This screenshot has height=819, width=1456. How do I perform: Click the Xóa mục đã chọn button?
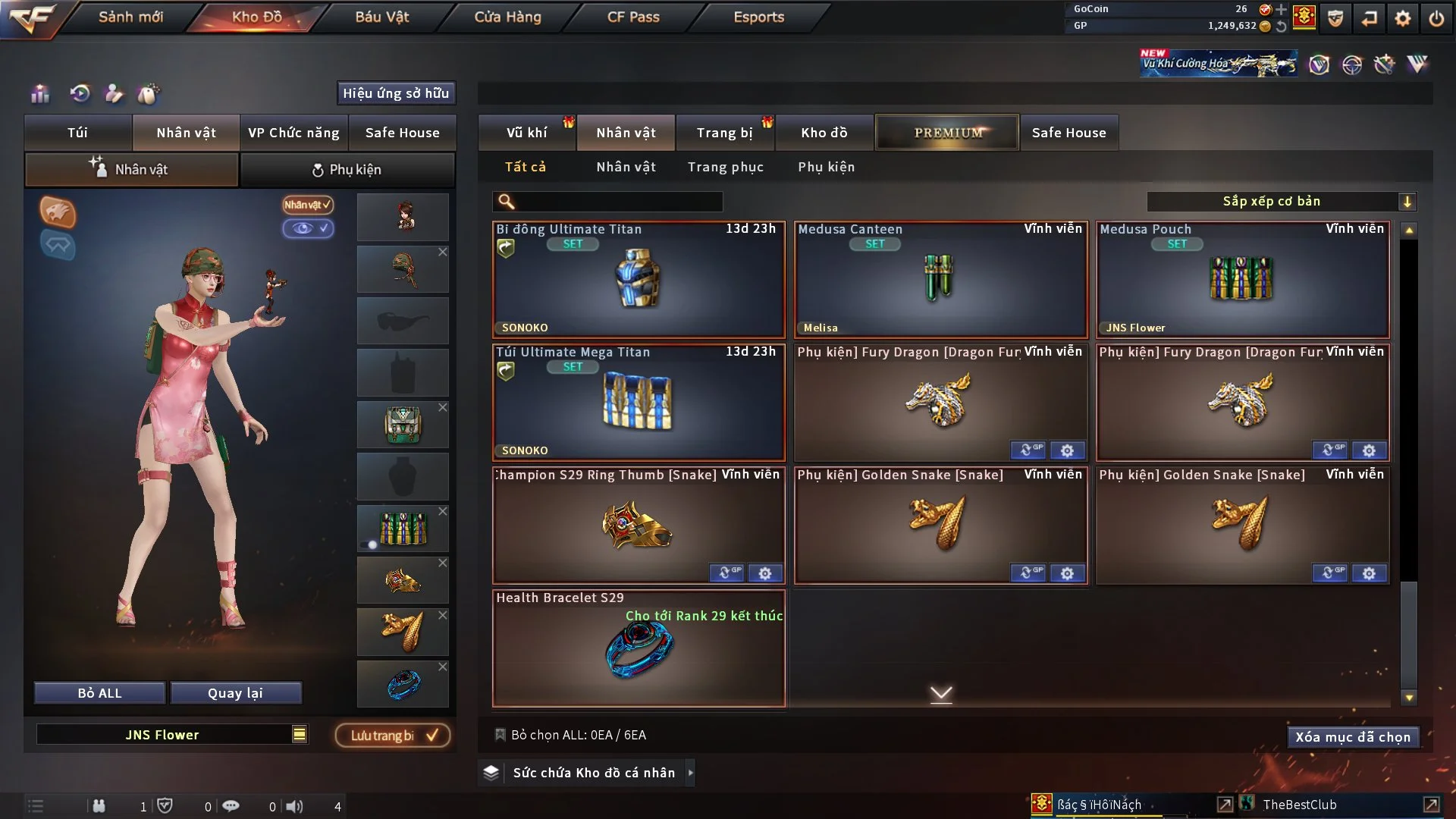1353,736
